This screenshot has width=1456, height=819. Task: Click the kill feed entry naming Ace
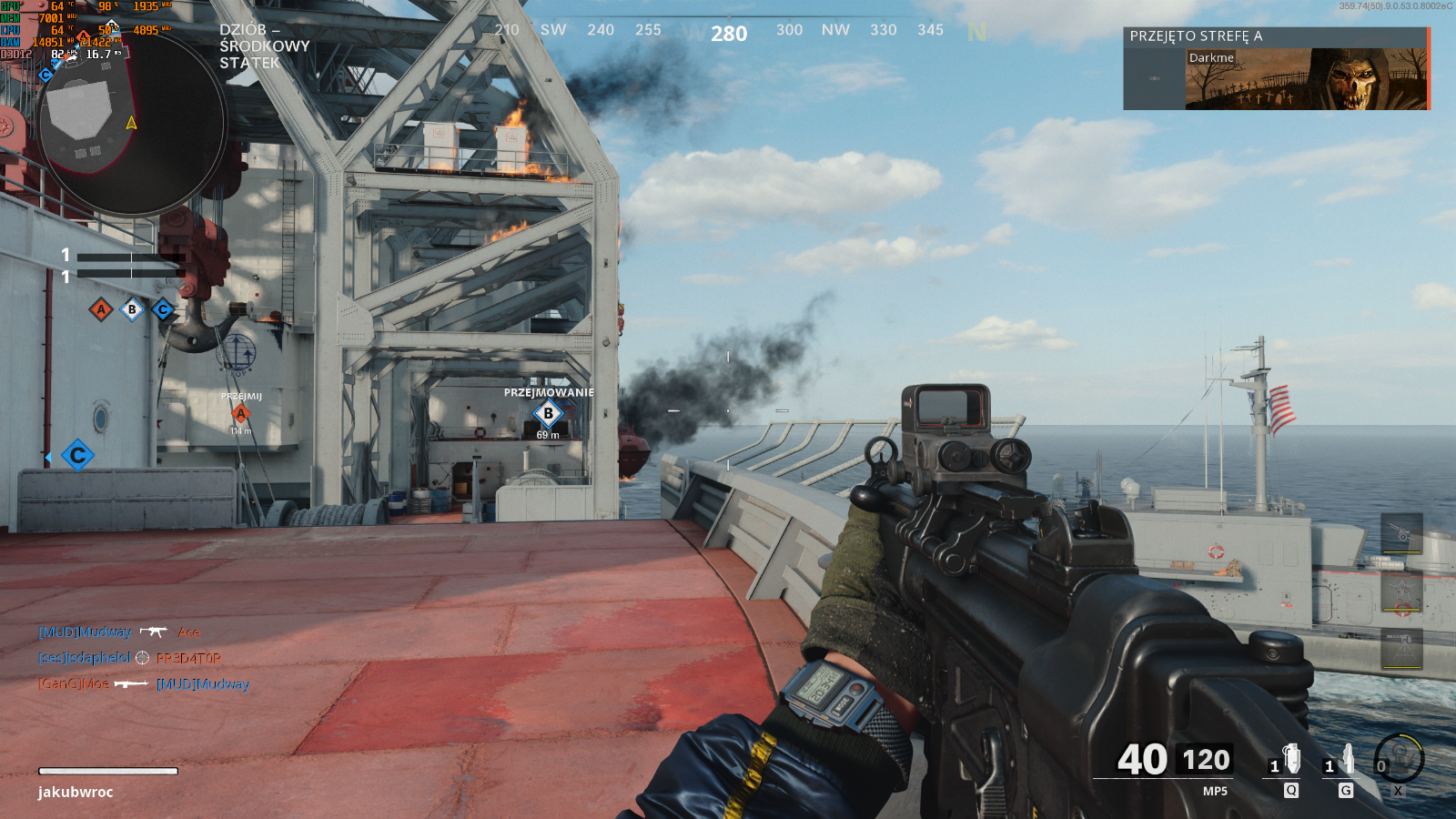[119, 632]
